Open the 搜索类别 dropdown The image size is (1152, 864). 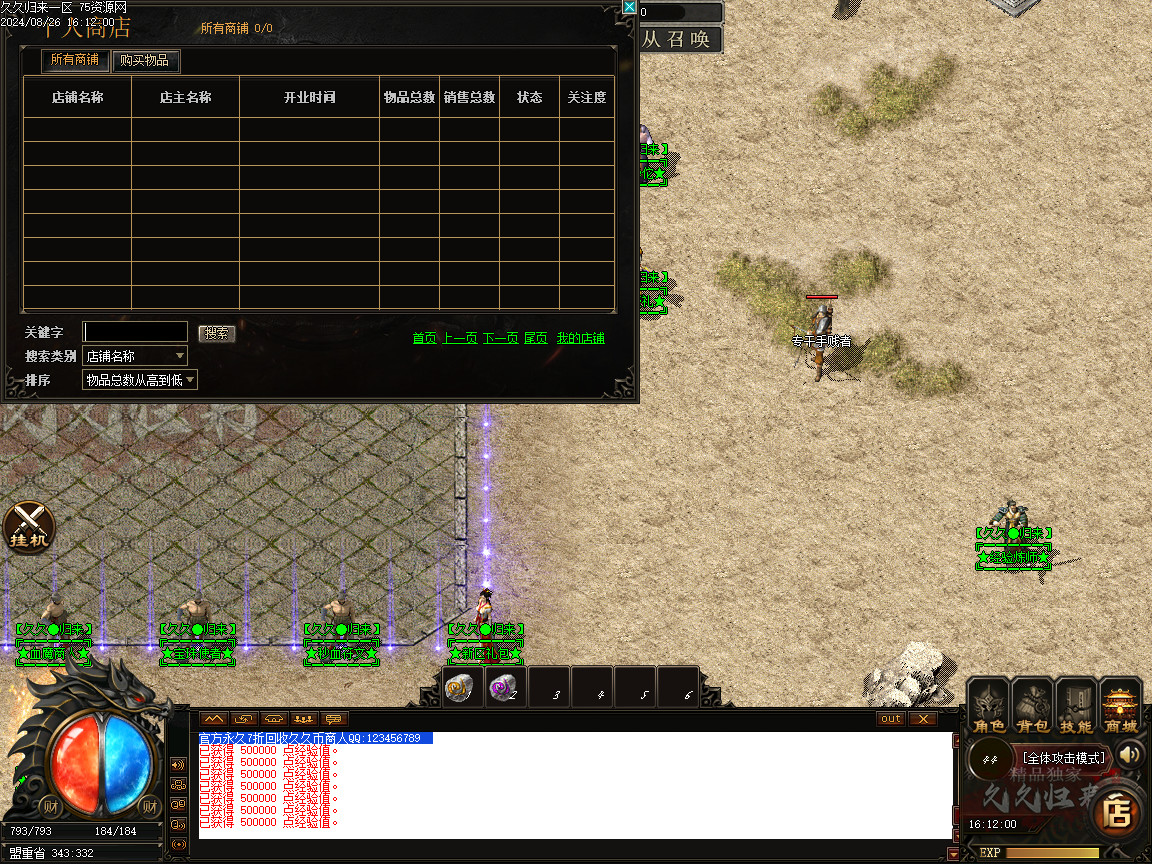click(135, 355)
